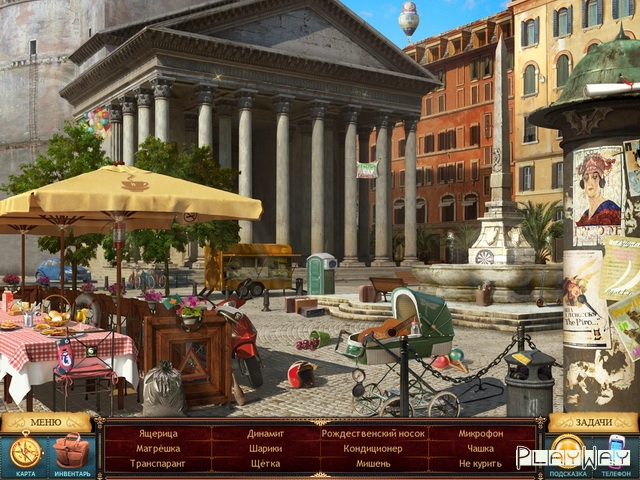Choose Динамит in the object list
This screenshot has width=640, height=480.
pos(265,433)
